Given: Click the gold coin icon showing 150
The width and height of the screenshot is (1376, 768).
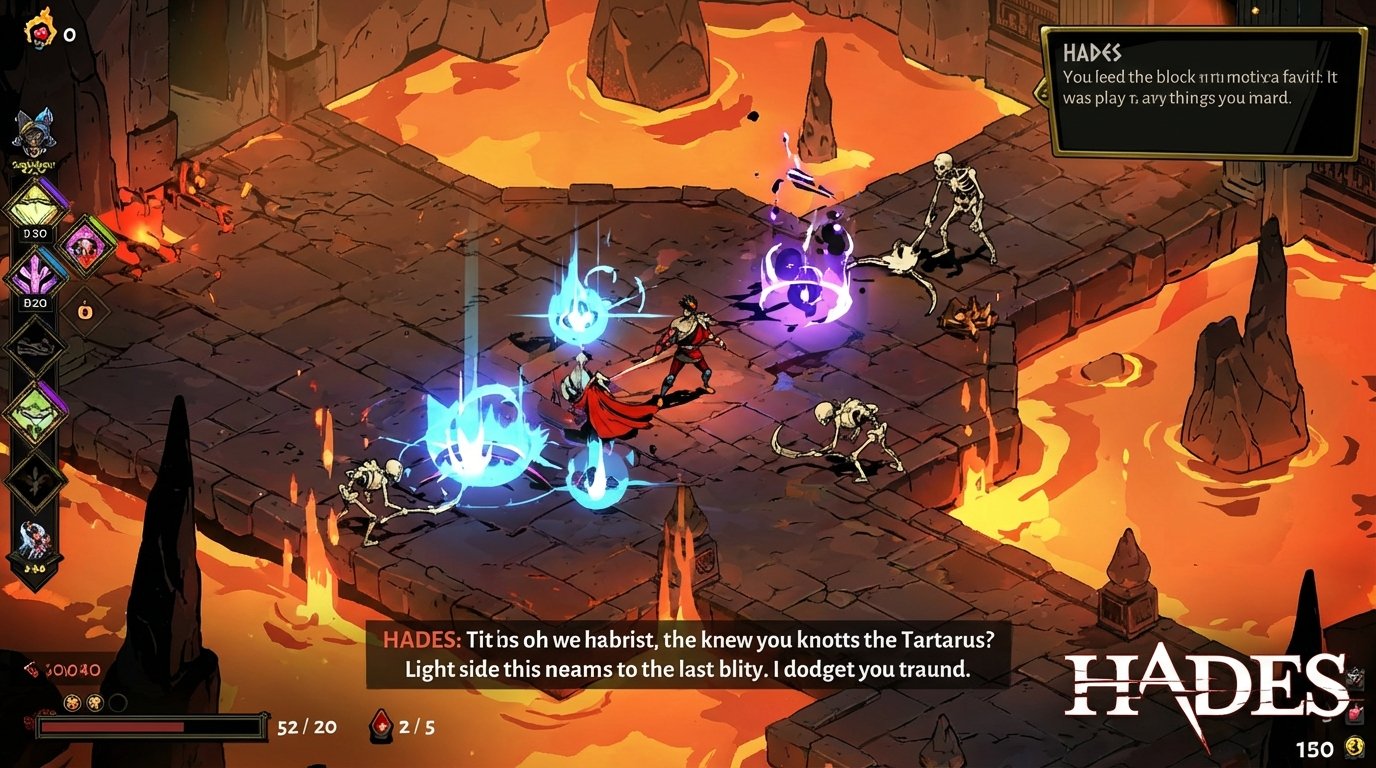Looking at the screenshot, I should pos(1355,746).
